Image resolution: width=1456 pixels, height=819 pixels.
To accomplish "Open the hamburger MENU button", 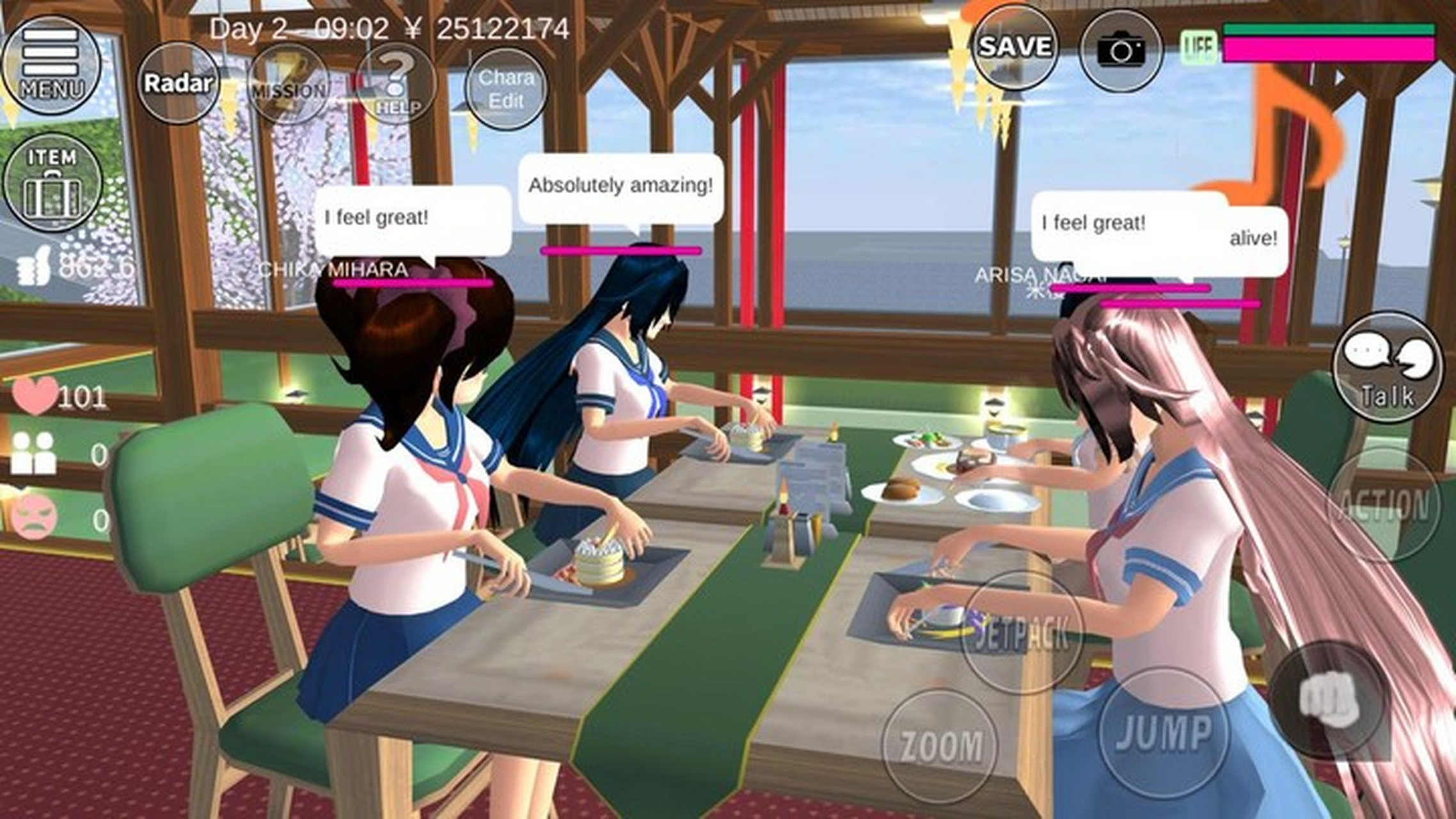I will pyautogui.click(x=51, y=64).
